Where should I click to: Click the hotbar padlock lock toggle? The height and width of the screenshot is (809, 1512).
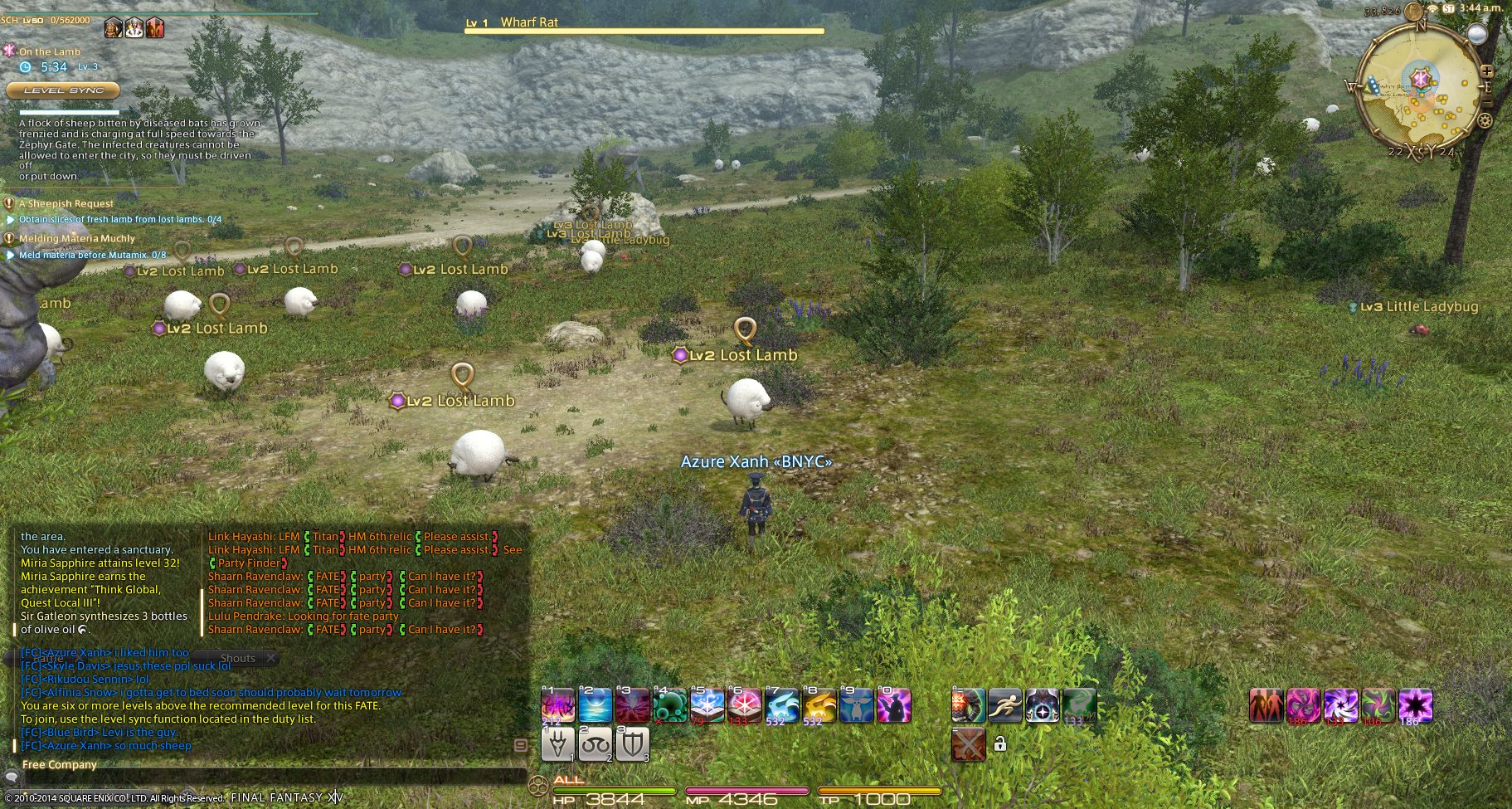pyautogui.click(x=1000, y=744)
